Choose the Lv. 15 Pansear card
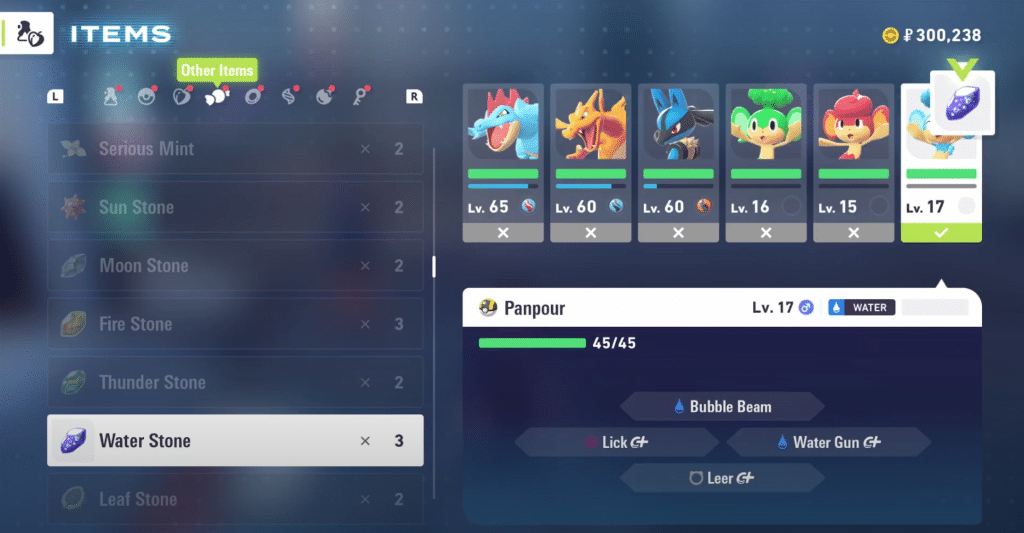Image resolution: width=1024 pixels, height=533 pixels. tap(853, 163)
